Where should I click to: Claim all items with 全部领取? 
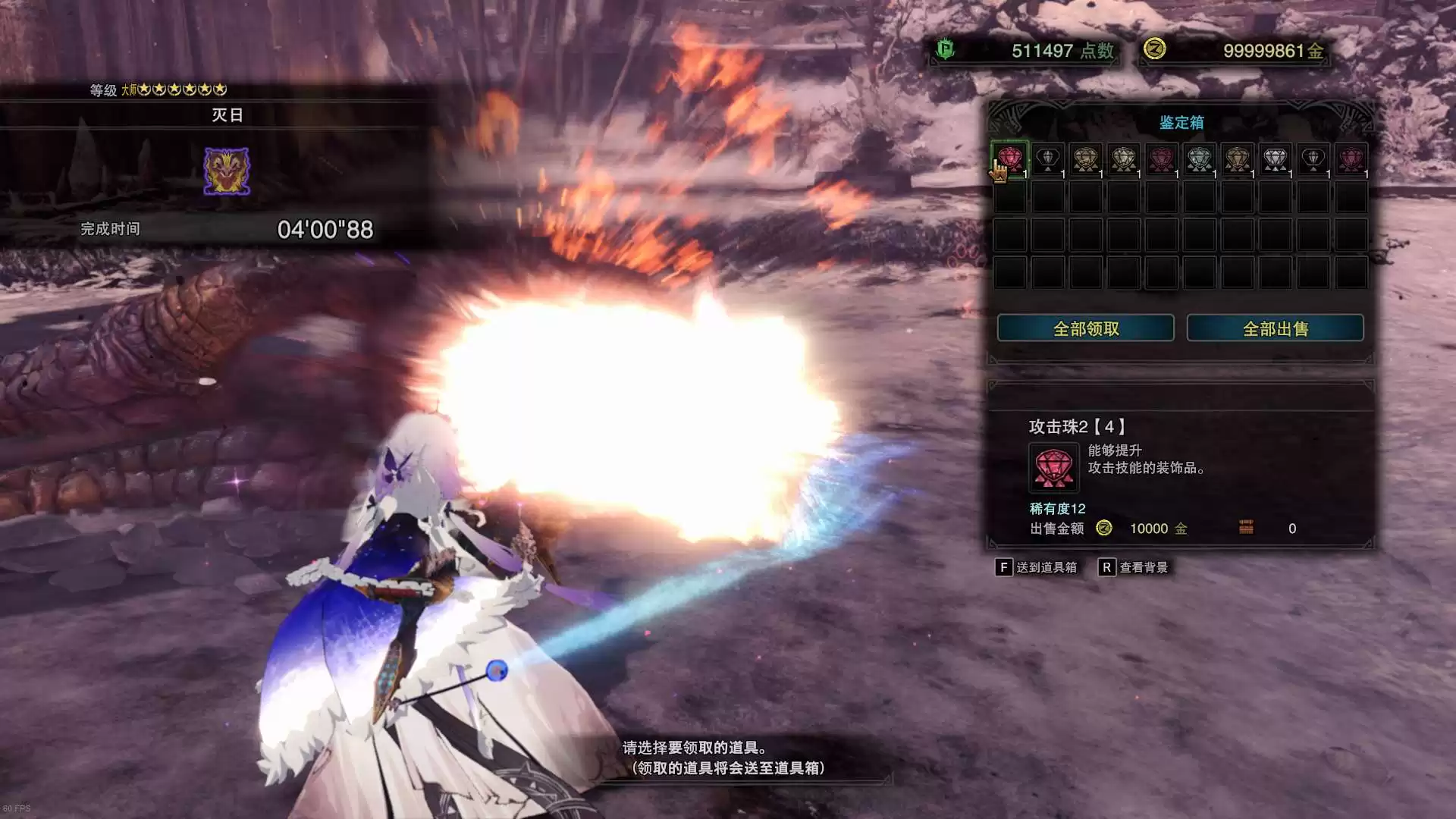[1085, 328]
